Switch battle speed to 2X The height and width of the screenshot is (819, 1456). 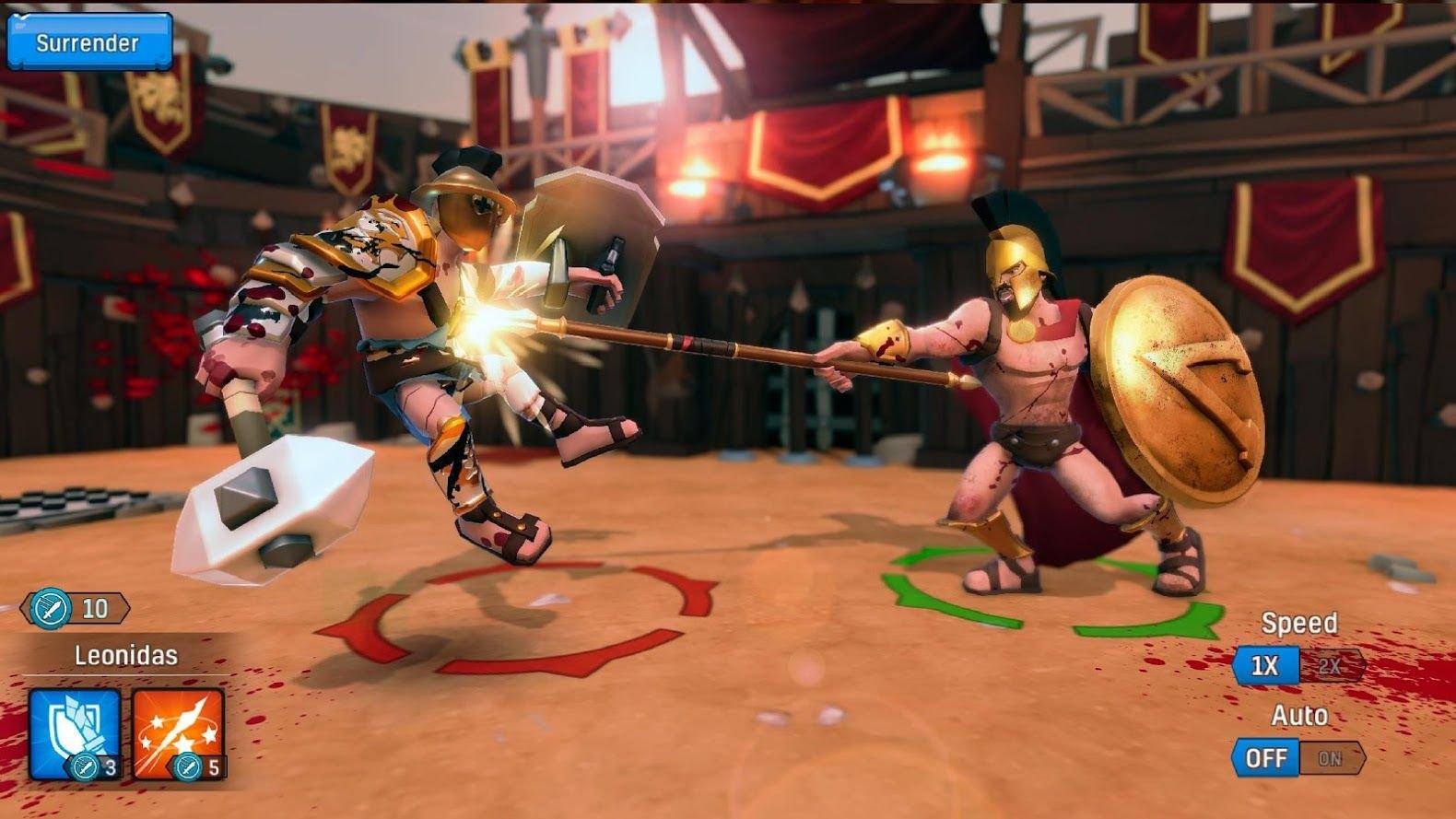coord(1330,666)
